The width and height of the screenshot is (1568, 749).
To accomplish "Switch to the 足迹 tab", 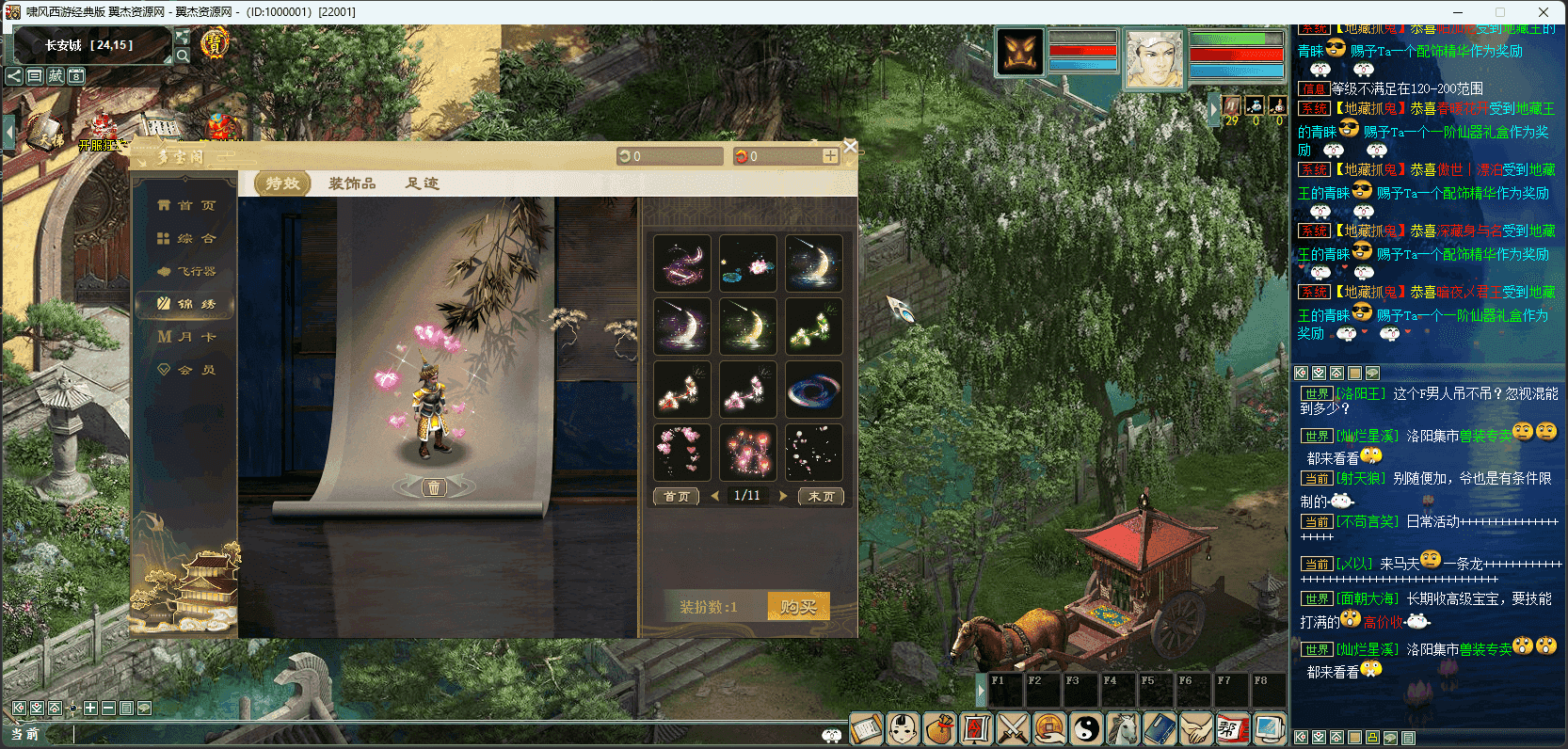I will pos(423,183).
